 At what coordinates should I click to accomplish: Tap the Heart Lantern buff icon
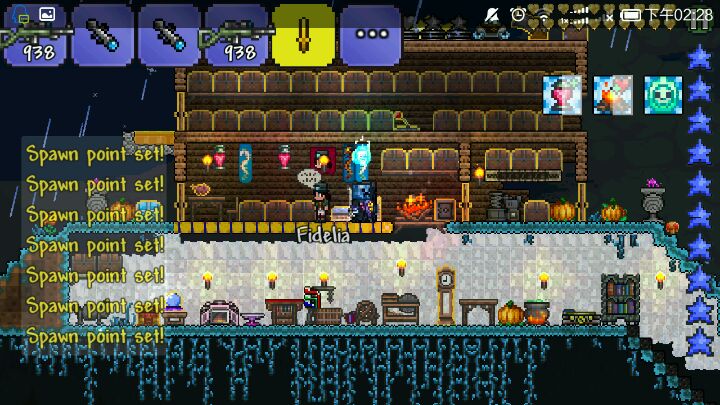pyautogui.click(x=562, y=95)
